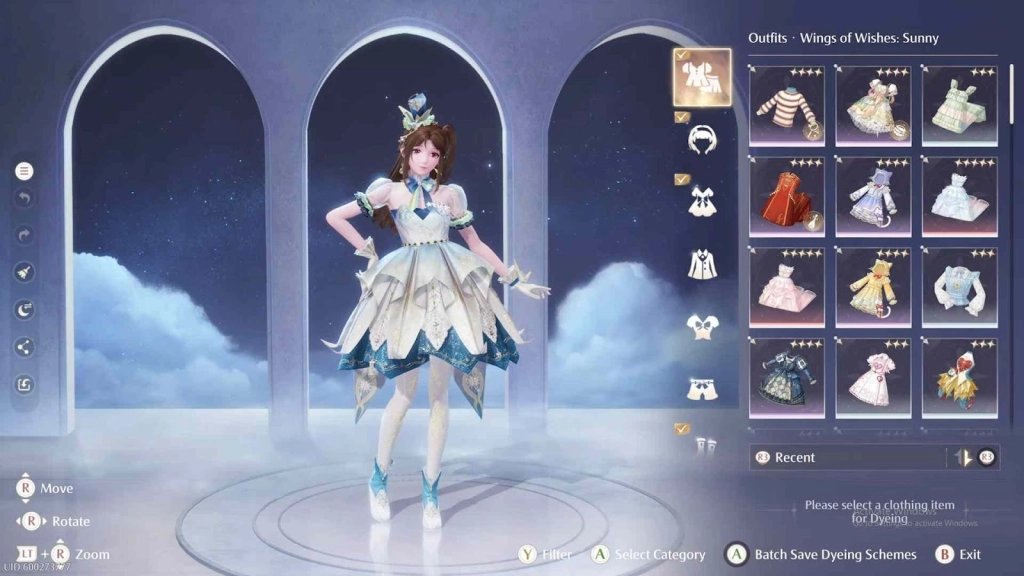The width and height of the screenshot is (1024, 576).
Task: Open the share icon
Action: (x=24, y=347)
